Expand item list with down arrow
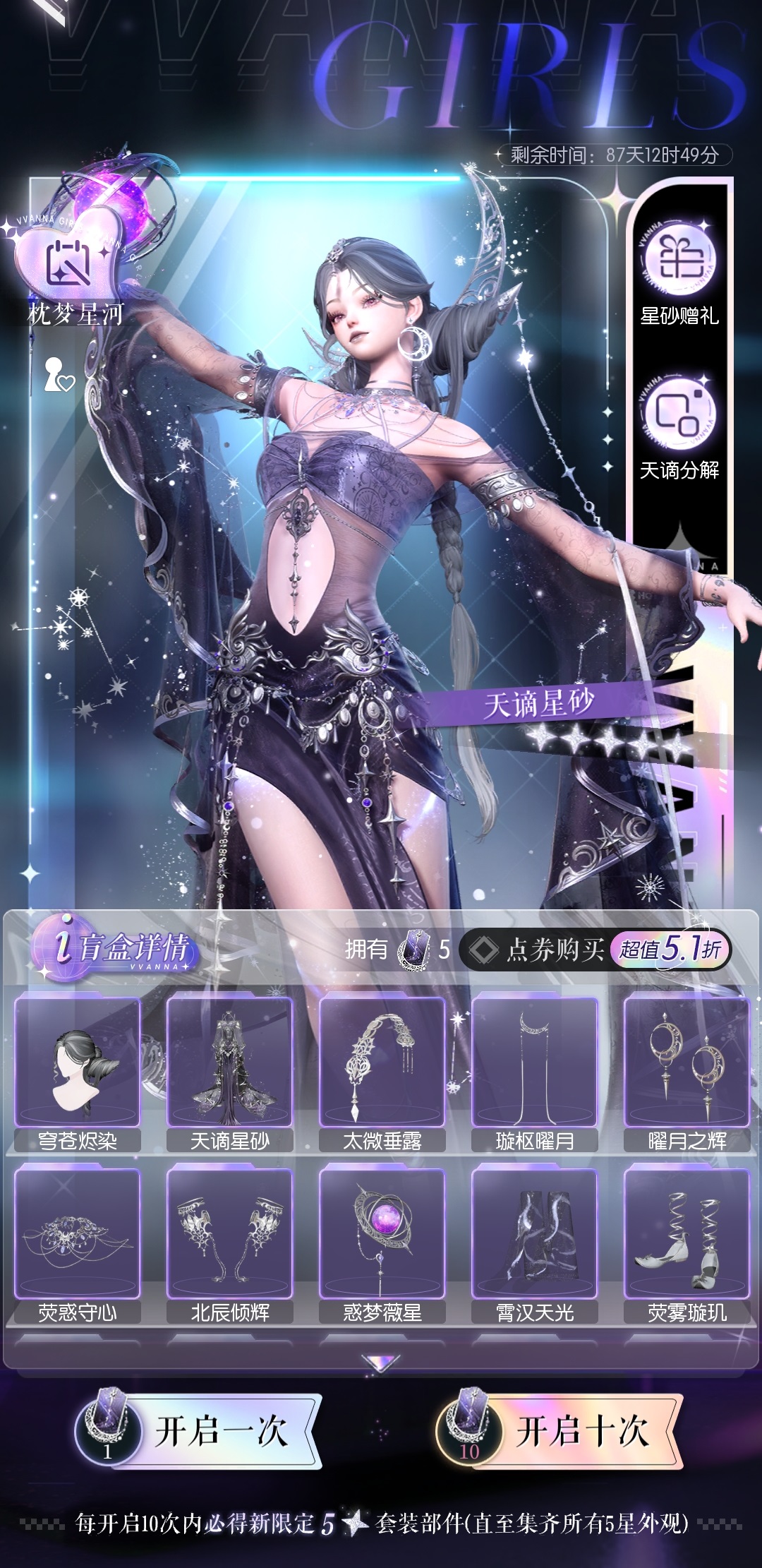Viewport: 762px width, 1568px height. click(x=380, y=1363)
